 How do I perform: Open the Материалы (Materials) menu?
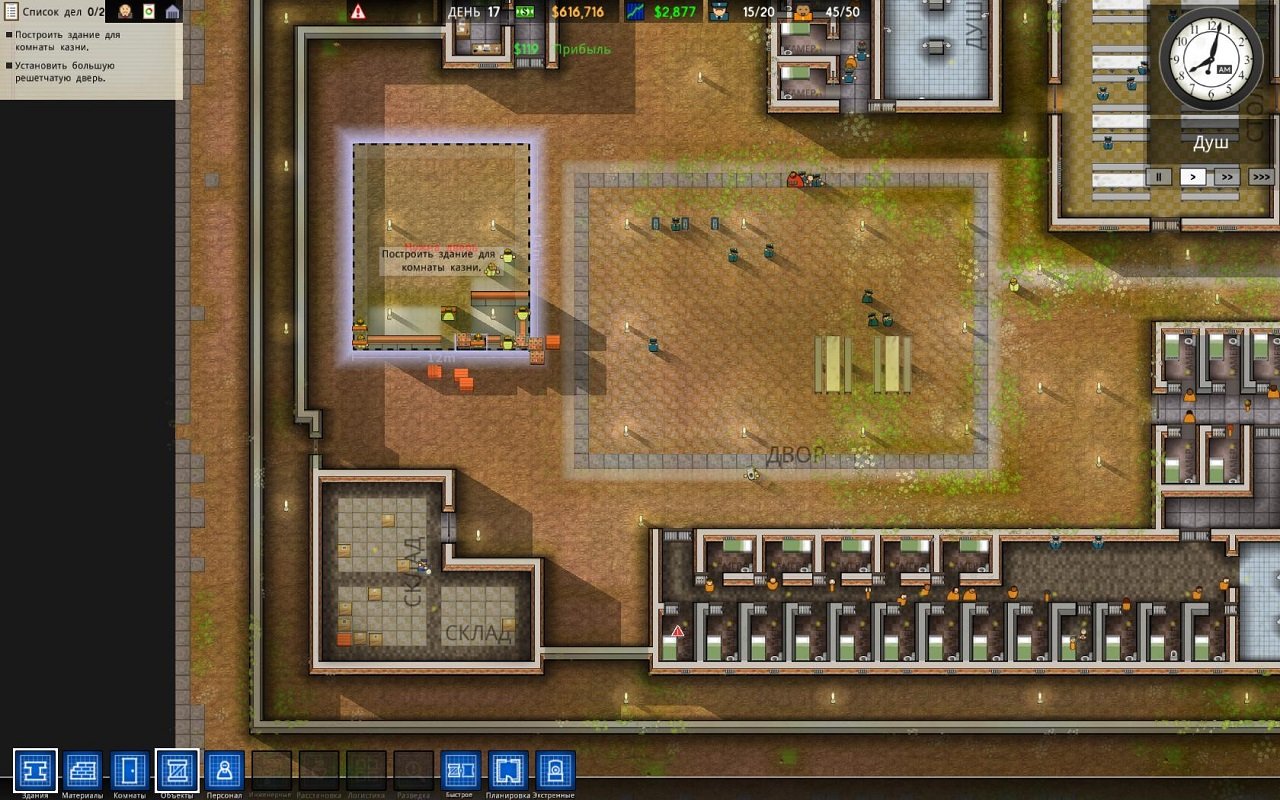pos(82,770)
